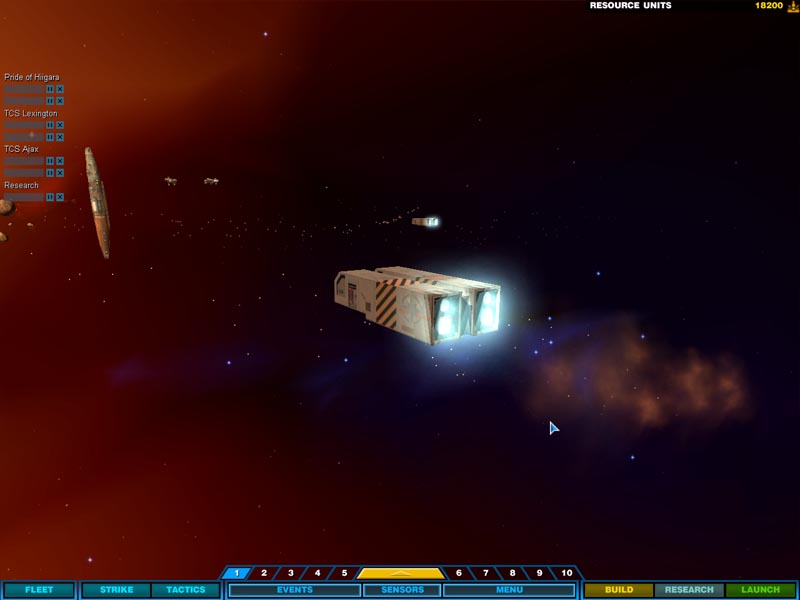The width and height of the screenshot is (800, 600).
Task: Select control group 6 tab
Action: (x=459, y=573)
